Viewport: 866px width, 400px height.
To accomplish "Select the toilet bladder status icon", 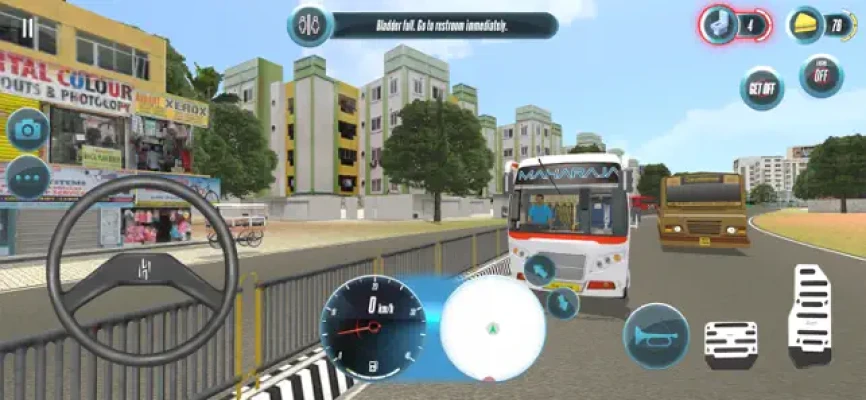I will [718, 25].
